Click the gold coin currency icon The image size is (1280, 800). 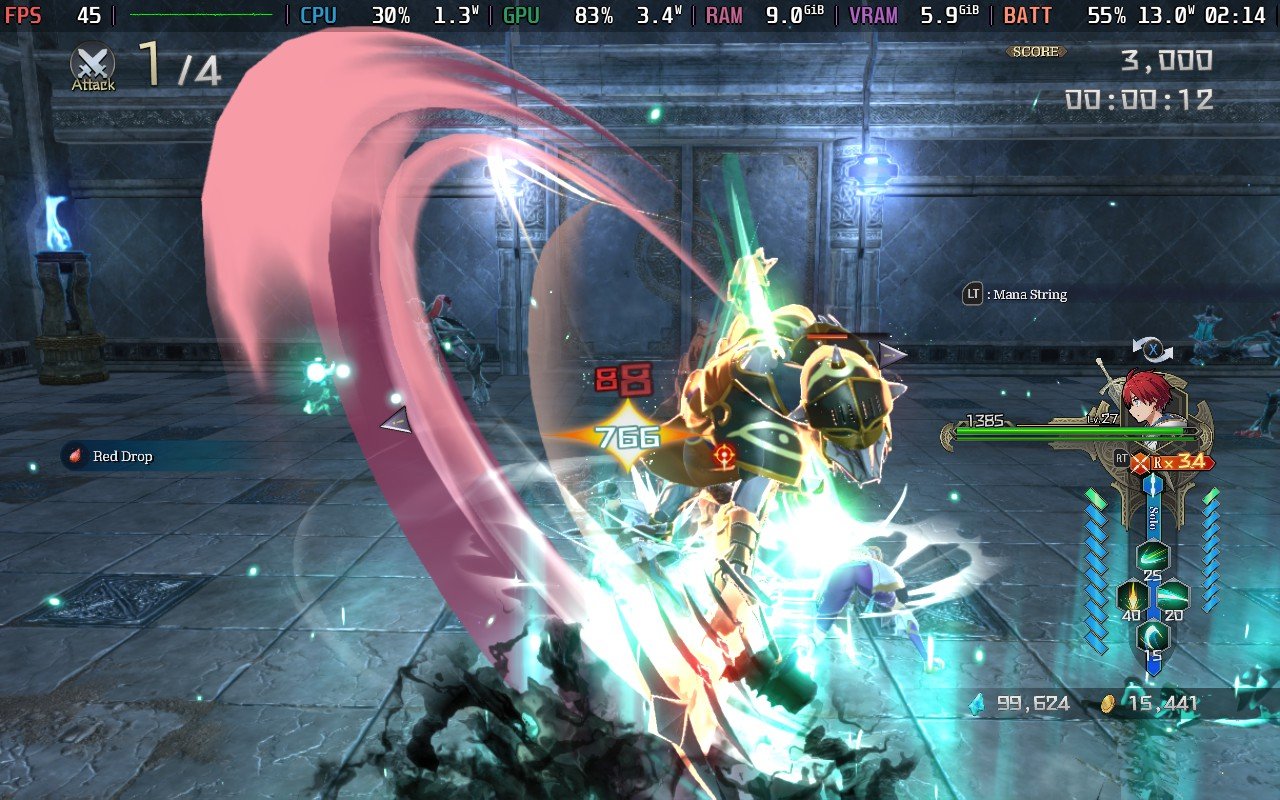(1110, 703)
